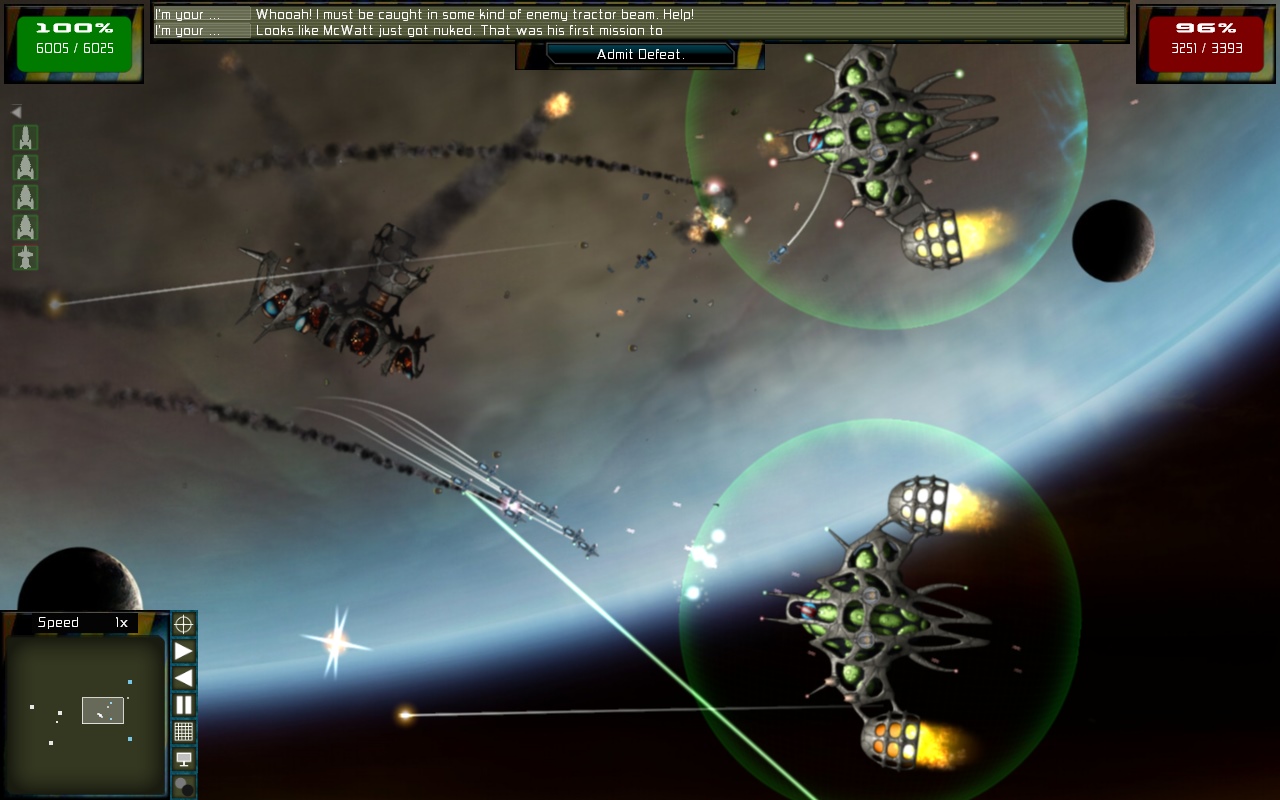Collapse the ship list with the small arrow

[16, 112]
